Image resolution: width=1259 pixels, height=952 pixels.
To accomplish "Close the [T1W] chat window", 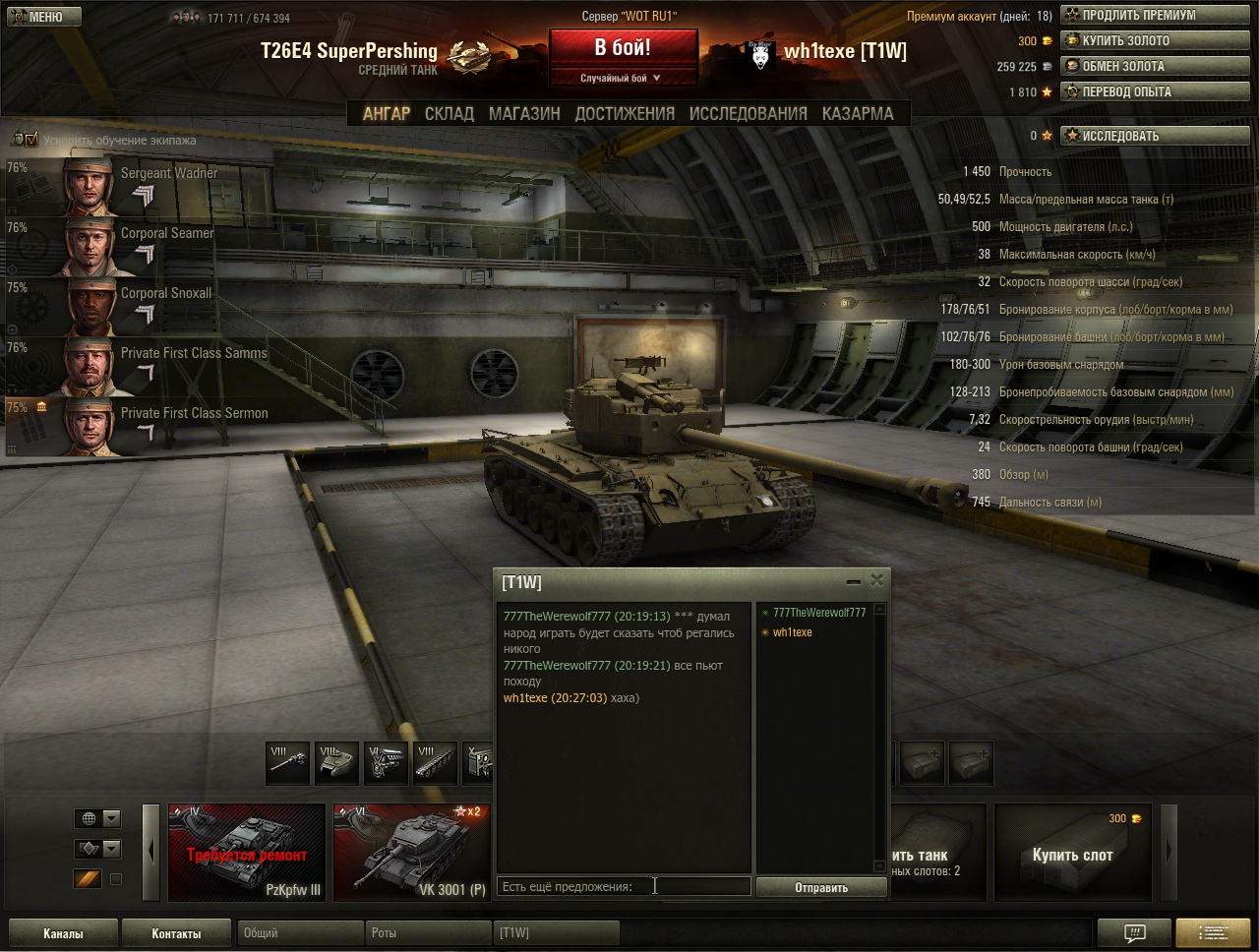I will point(876,580).
